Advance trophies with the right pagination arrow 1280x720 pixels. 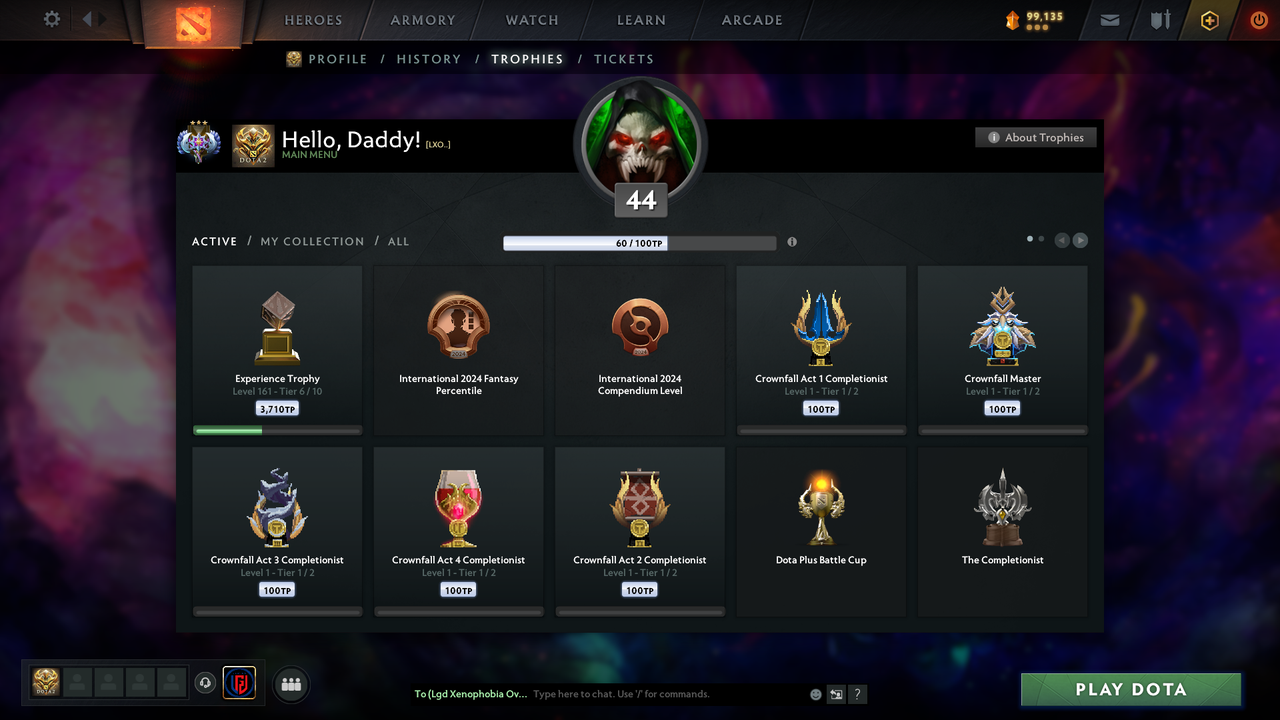click(1080, 240)
